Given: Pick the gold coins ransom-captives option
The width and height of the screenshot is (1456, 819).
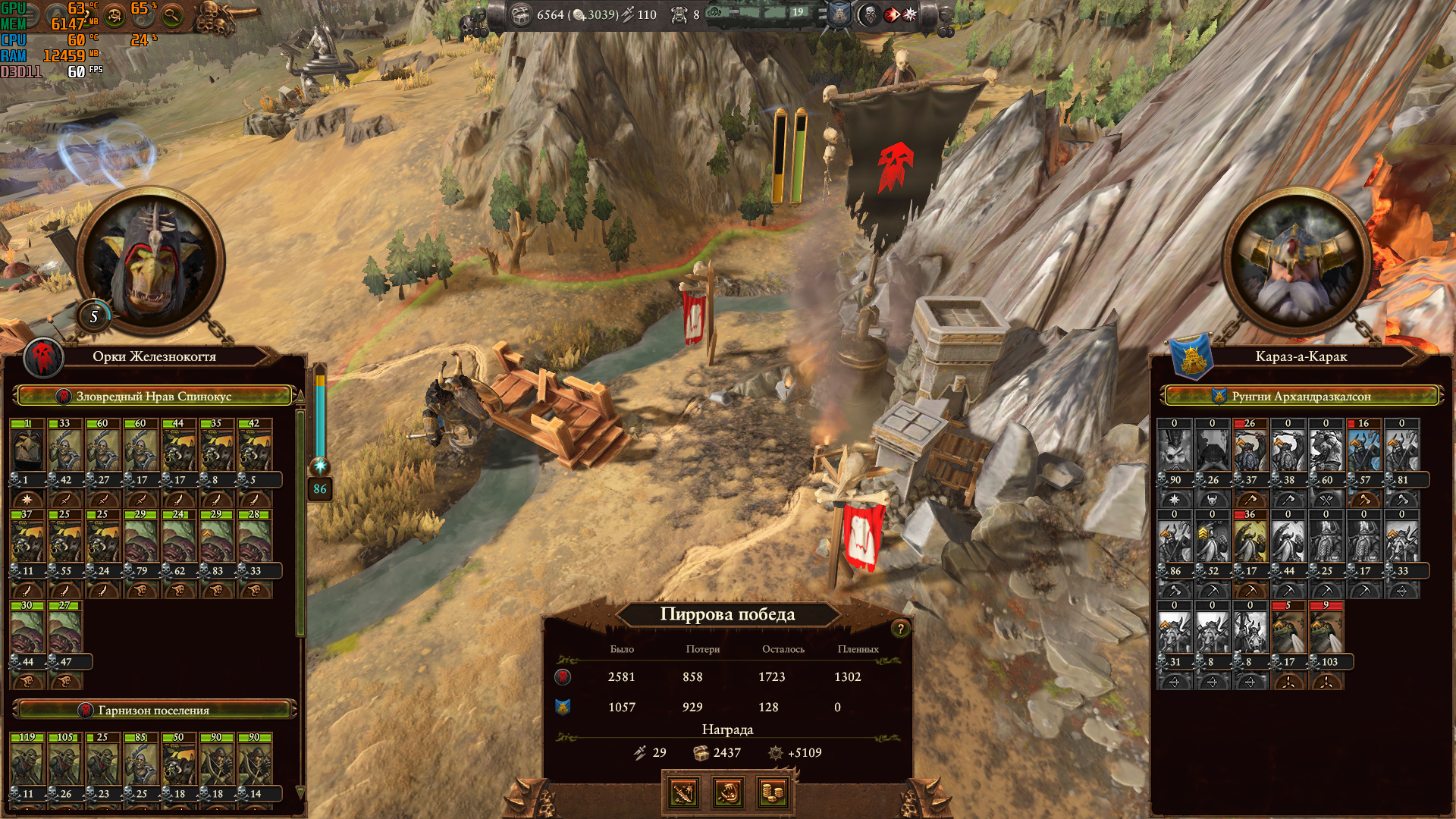Looking at the screenshot, I should pyautogui.click(x=773, y=793).
